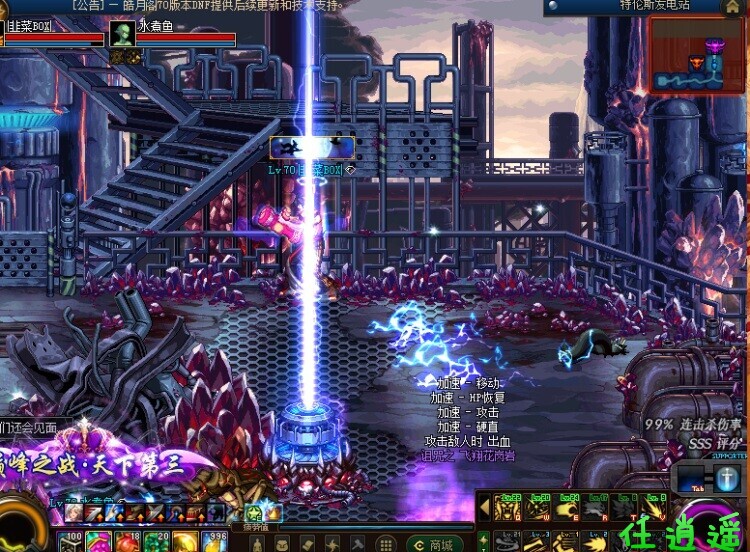The width and height of the screenshot is (750, 552).
Task: Select the glowing sword supporter icon
Action: [x=727, y=479]
